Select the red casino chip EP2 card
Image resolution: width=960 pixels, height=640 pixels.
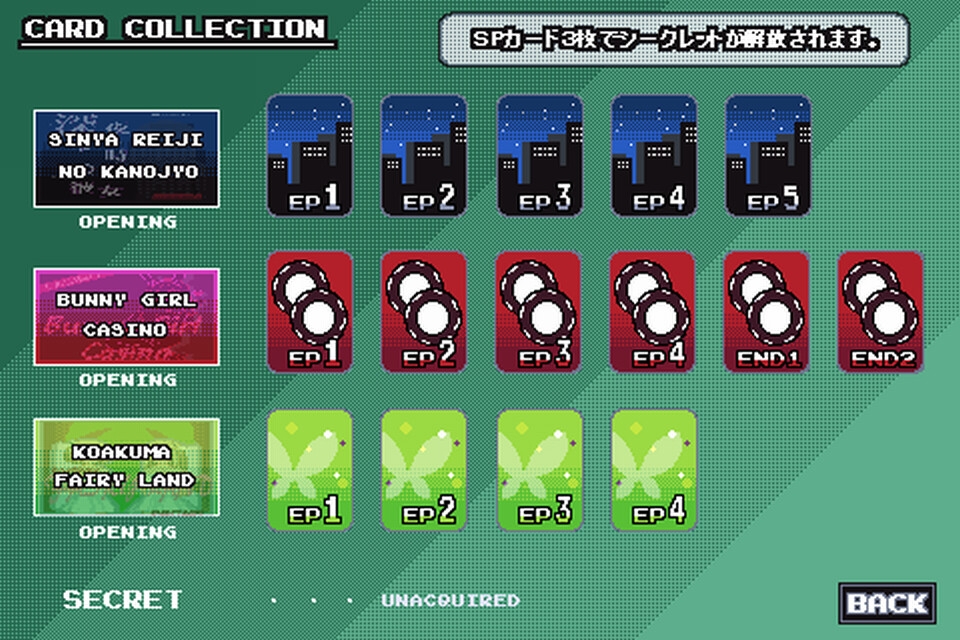coord(424,312)
